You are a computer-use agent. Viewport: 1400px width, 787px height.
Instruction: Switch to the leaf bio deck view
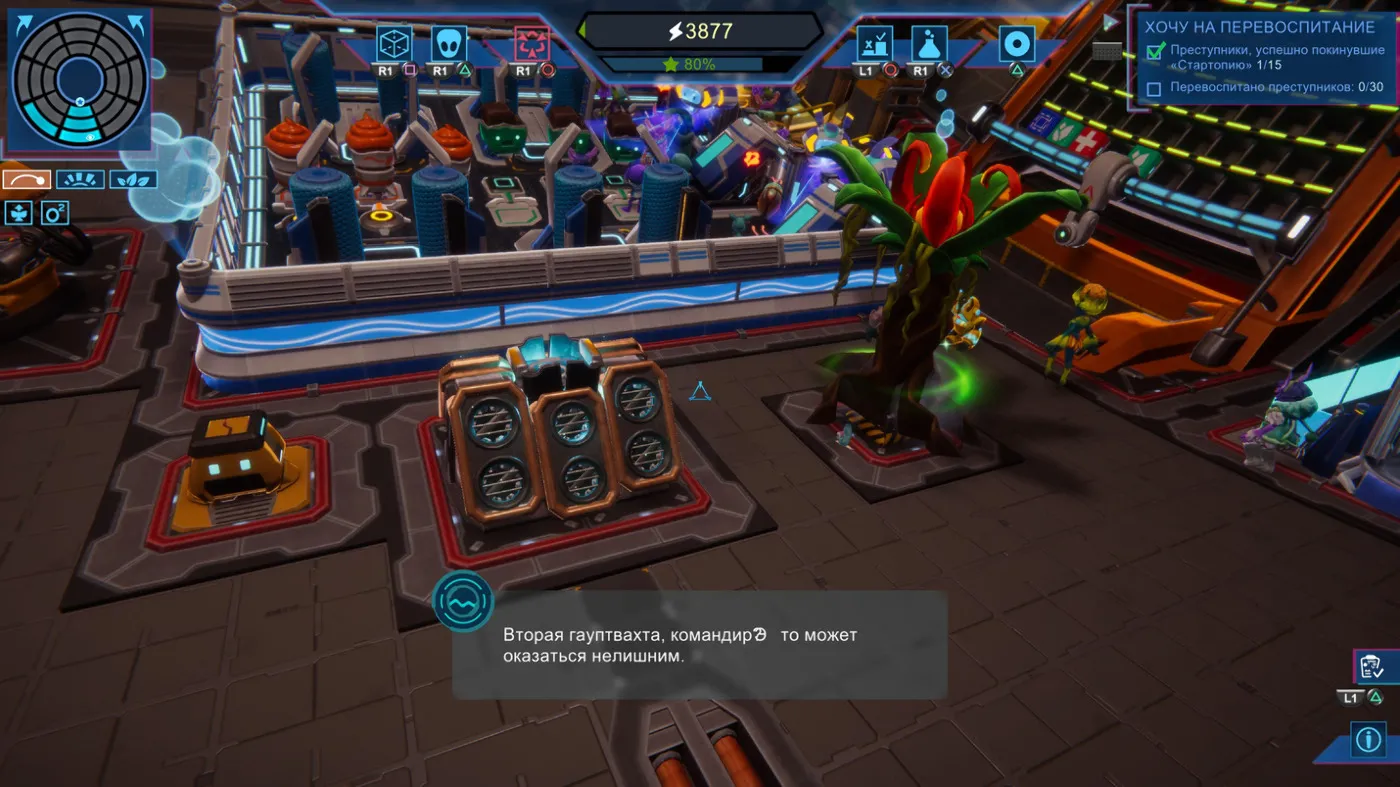133,180
